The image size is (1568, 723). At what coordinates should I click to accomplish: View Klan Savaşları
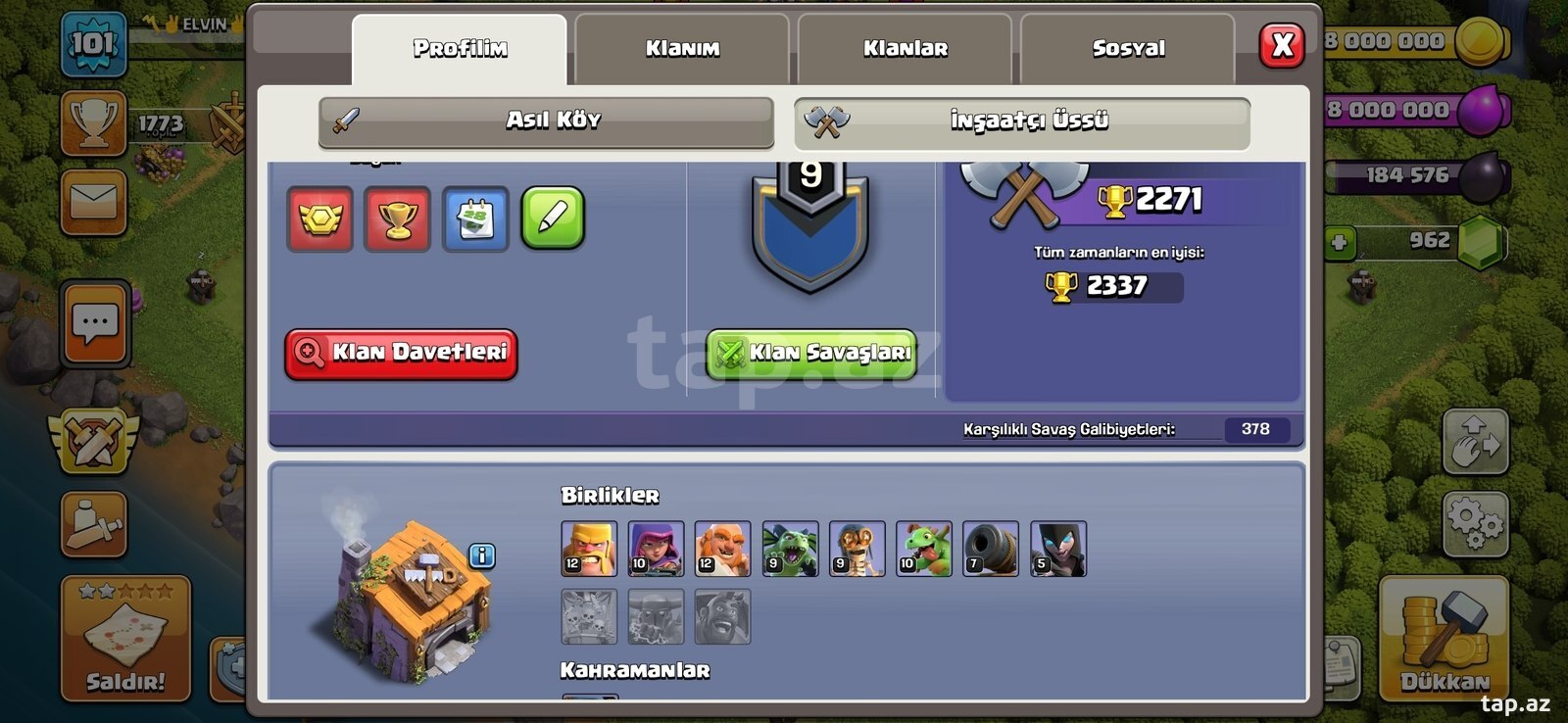pyautogui.click(x=811, y=353)
